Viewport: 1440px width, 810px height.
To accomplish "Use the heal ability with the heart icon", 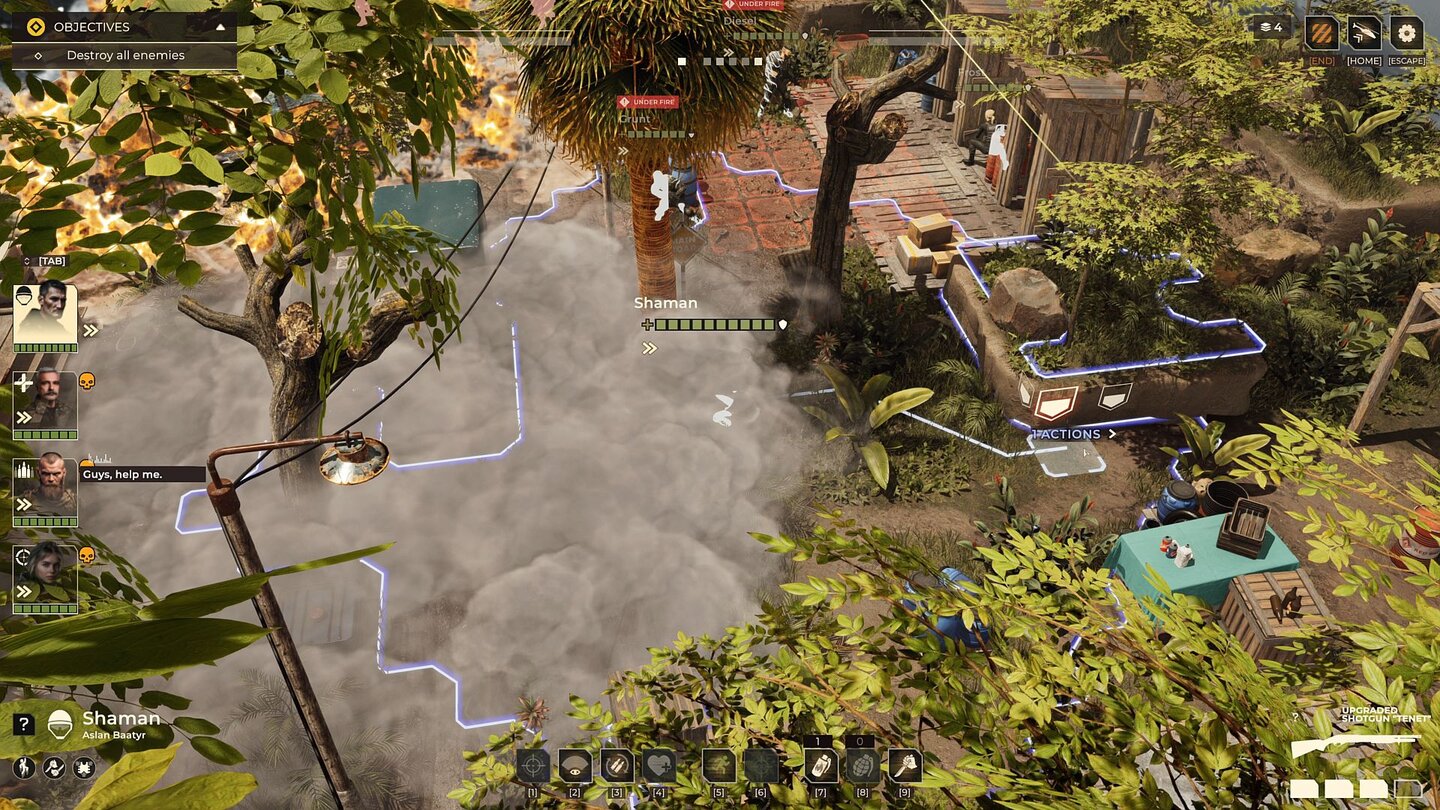I will point(660,764).
